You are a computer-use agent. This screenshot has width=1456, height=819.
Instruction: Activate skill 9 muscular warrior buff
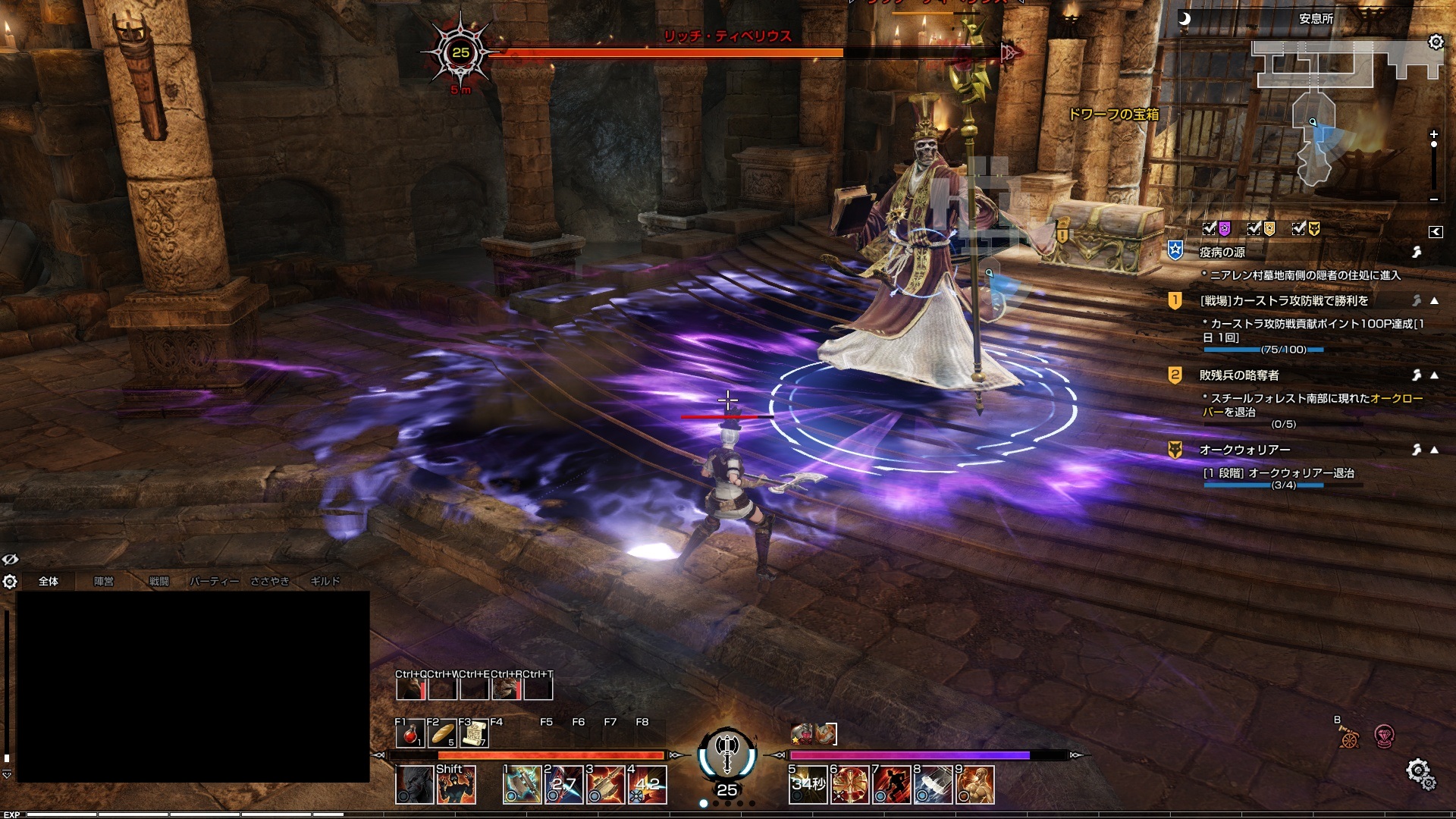(975, 785)
